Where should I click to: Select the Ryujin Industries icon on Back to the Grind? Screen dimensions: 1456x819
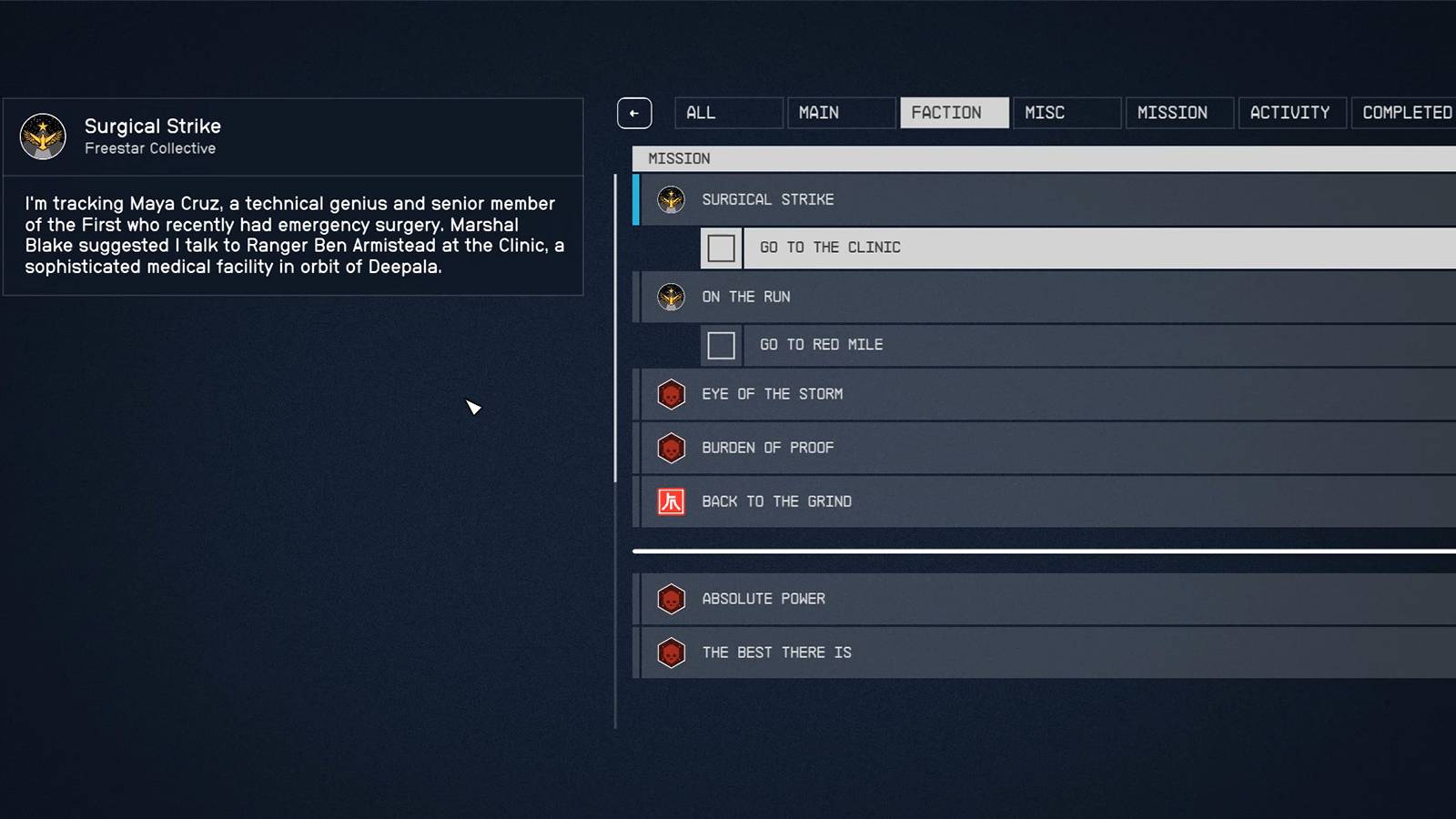[x=671, y=501]
